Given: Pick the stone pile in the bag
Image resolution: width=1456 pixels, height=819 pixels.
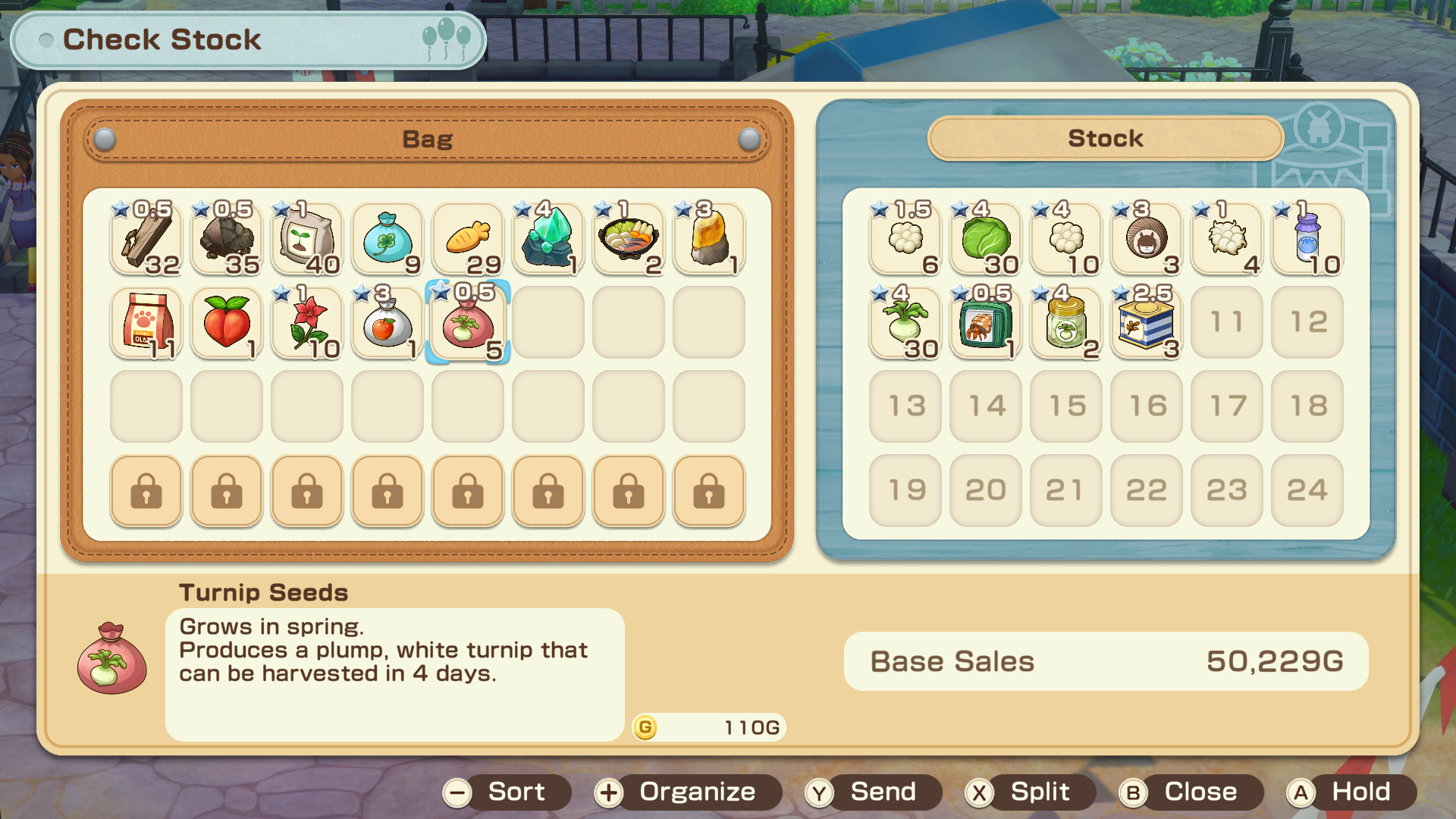Looking at the screenshot, I should [x=227, y=240].
